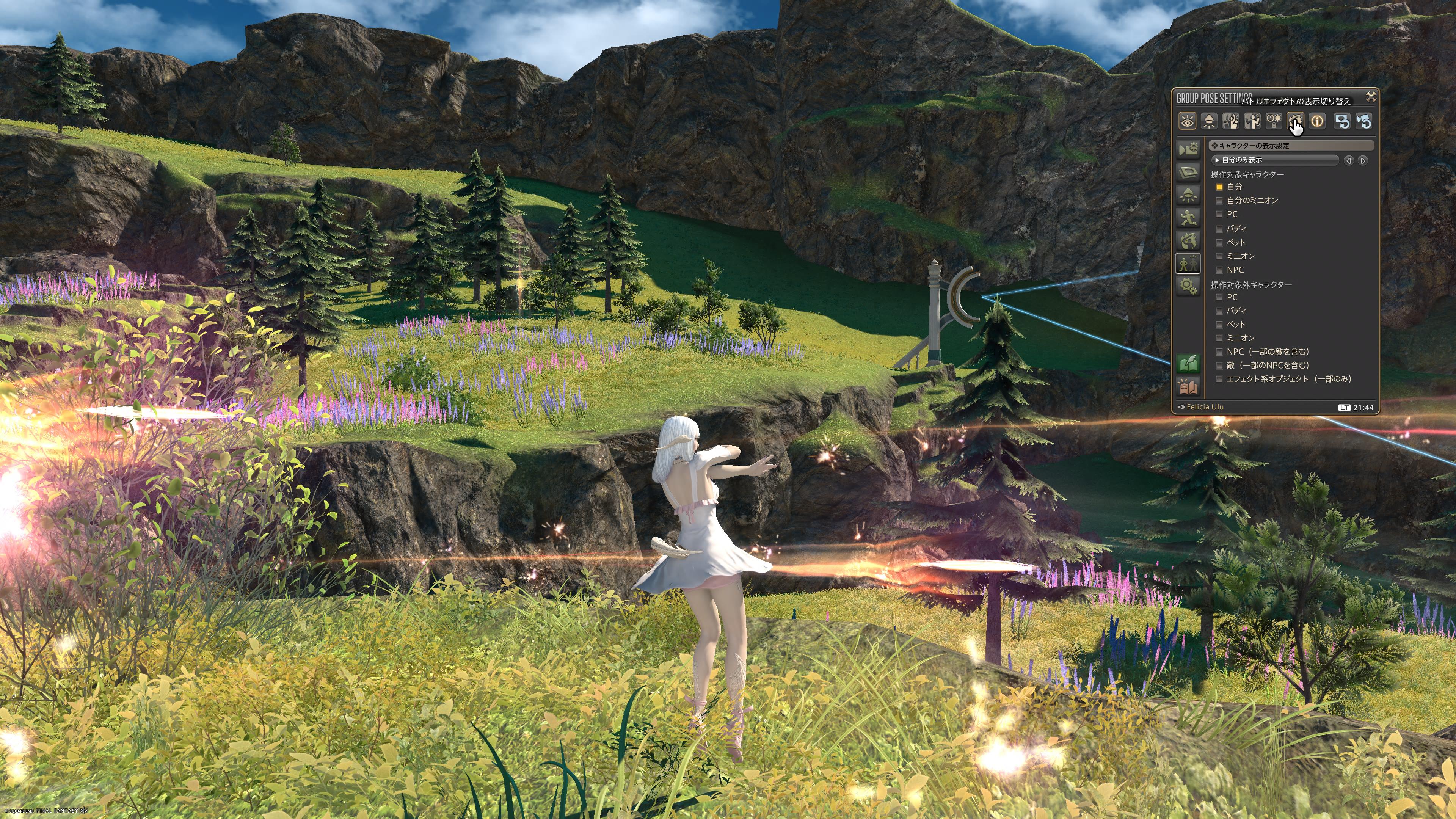Screen dimensions: 1456x819
Task: Click the eye icon in the top row
Action: (1187, 121)
